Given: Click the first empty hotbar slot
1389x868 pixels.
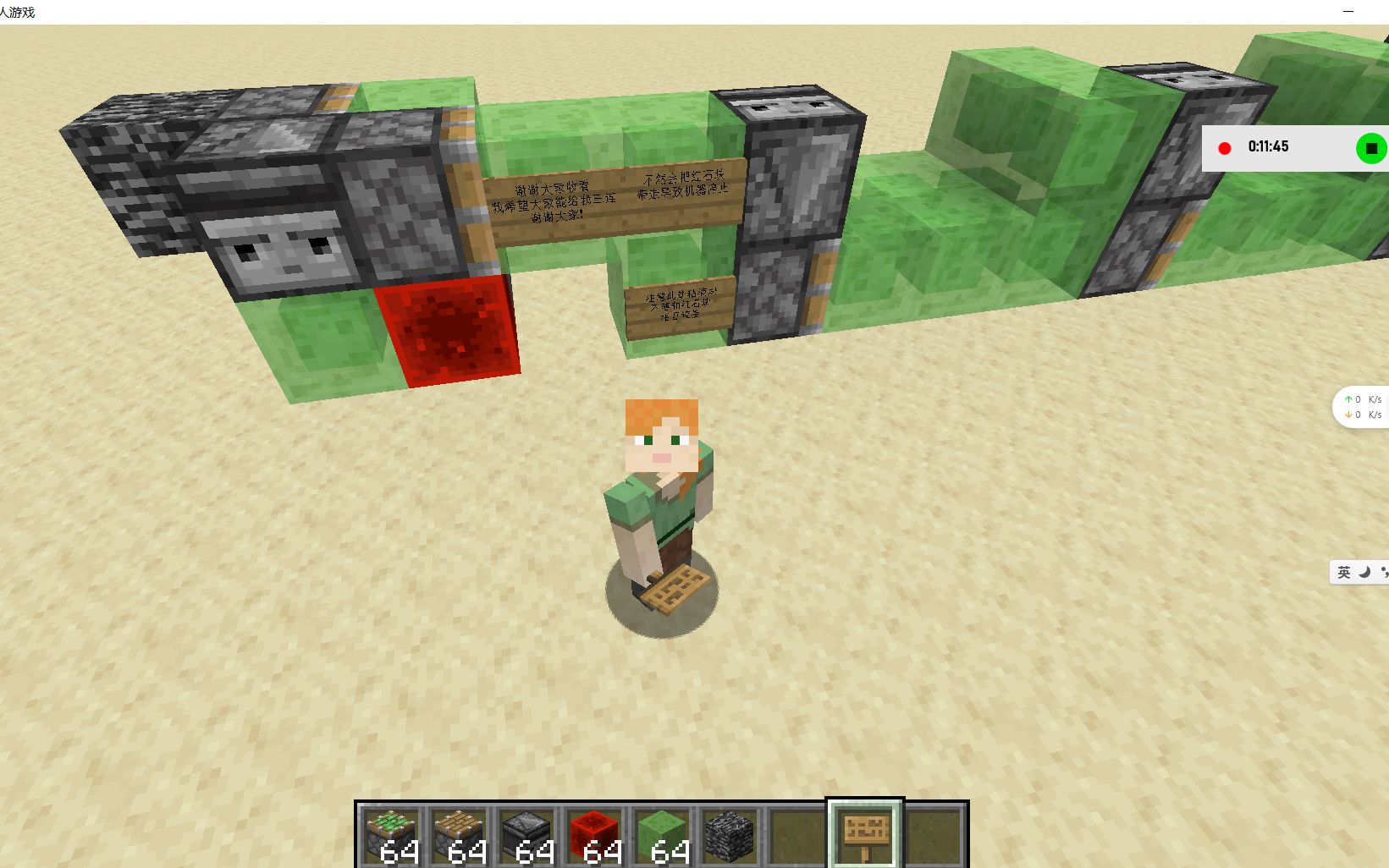Looking at the screenshot, I should [x=799, y=833].
